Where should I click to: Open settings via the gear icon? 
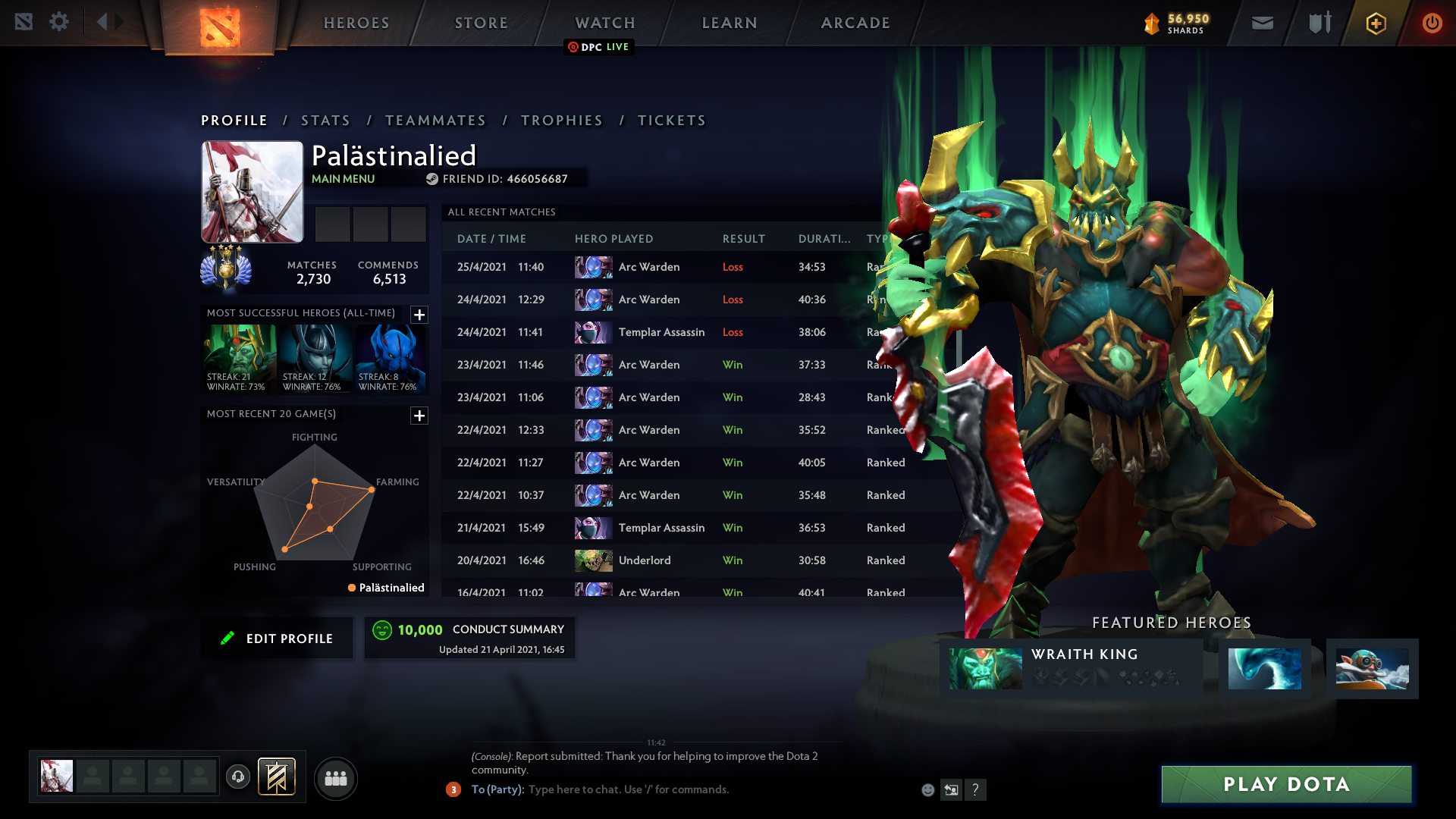click(59, 22)
